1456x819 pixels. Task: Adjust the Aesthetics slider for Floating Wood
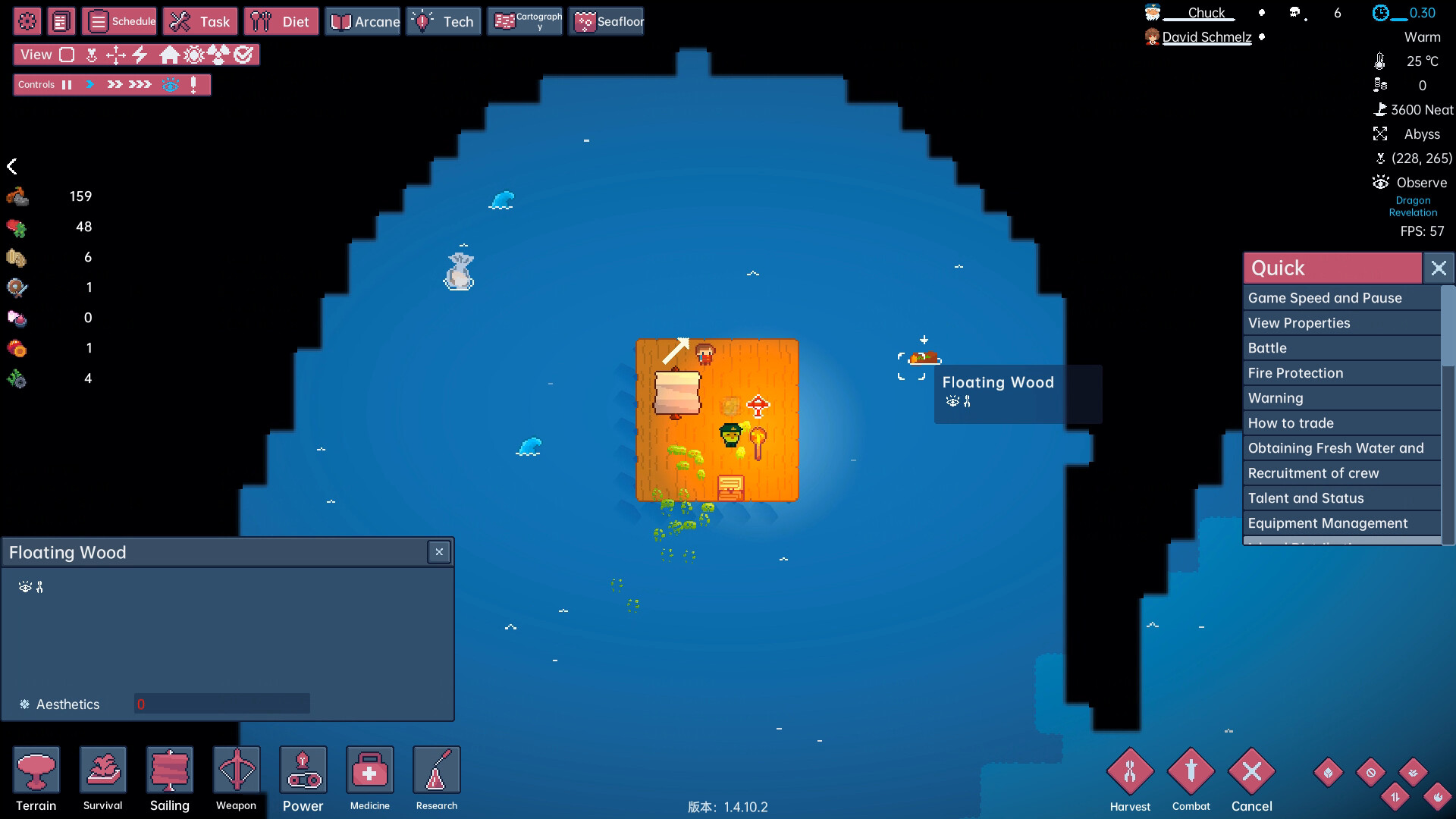click(x=221, y=704)
